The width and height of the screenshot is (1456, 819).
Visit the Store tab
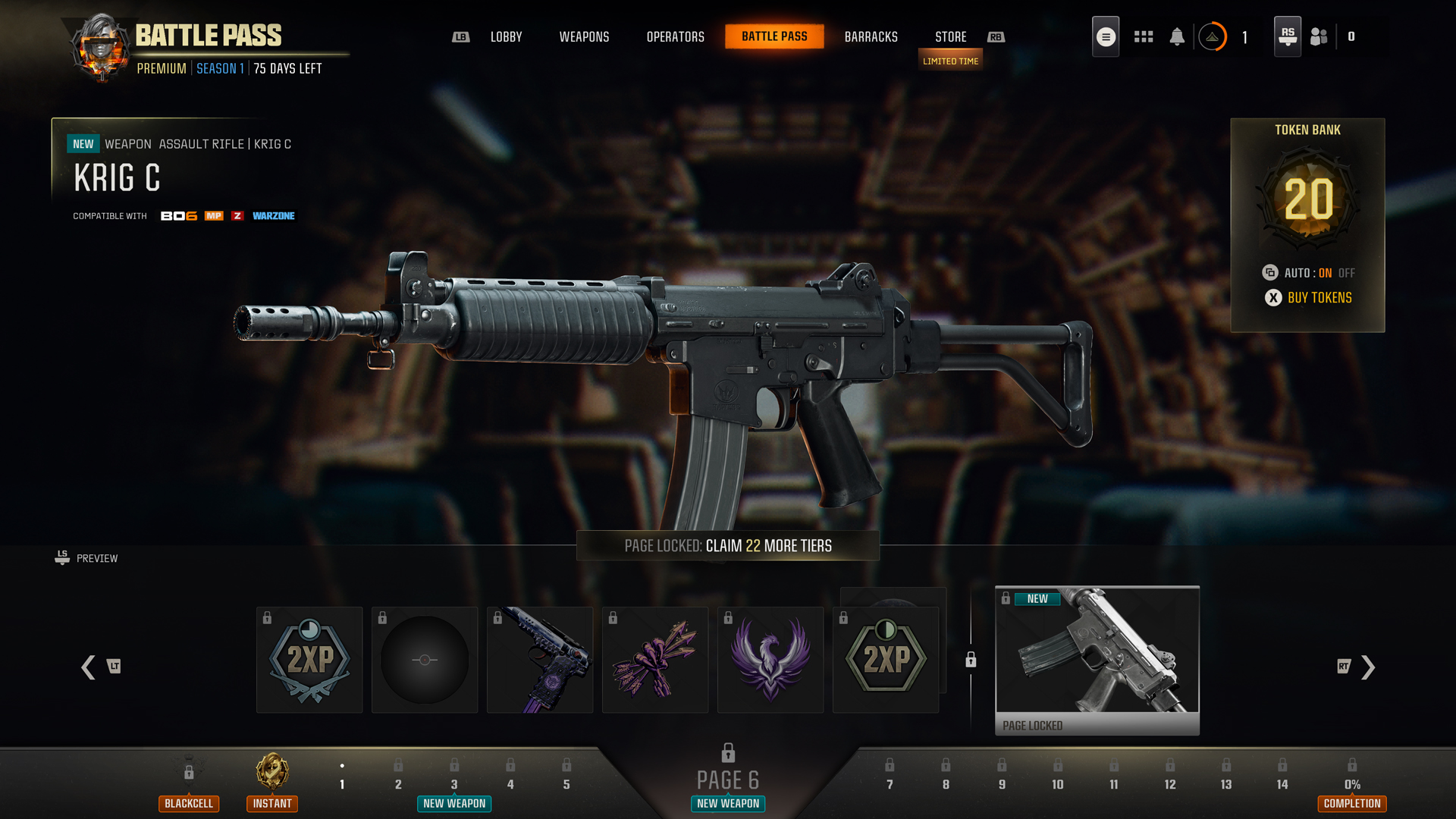[x=950, y=36]
